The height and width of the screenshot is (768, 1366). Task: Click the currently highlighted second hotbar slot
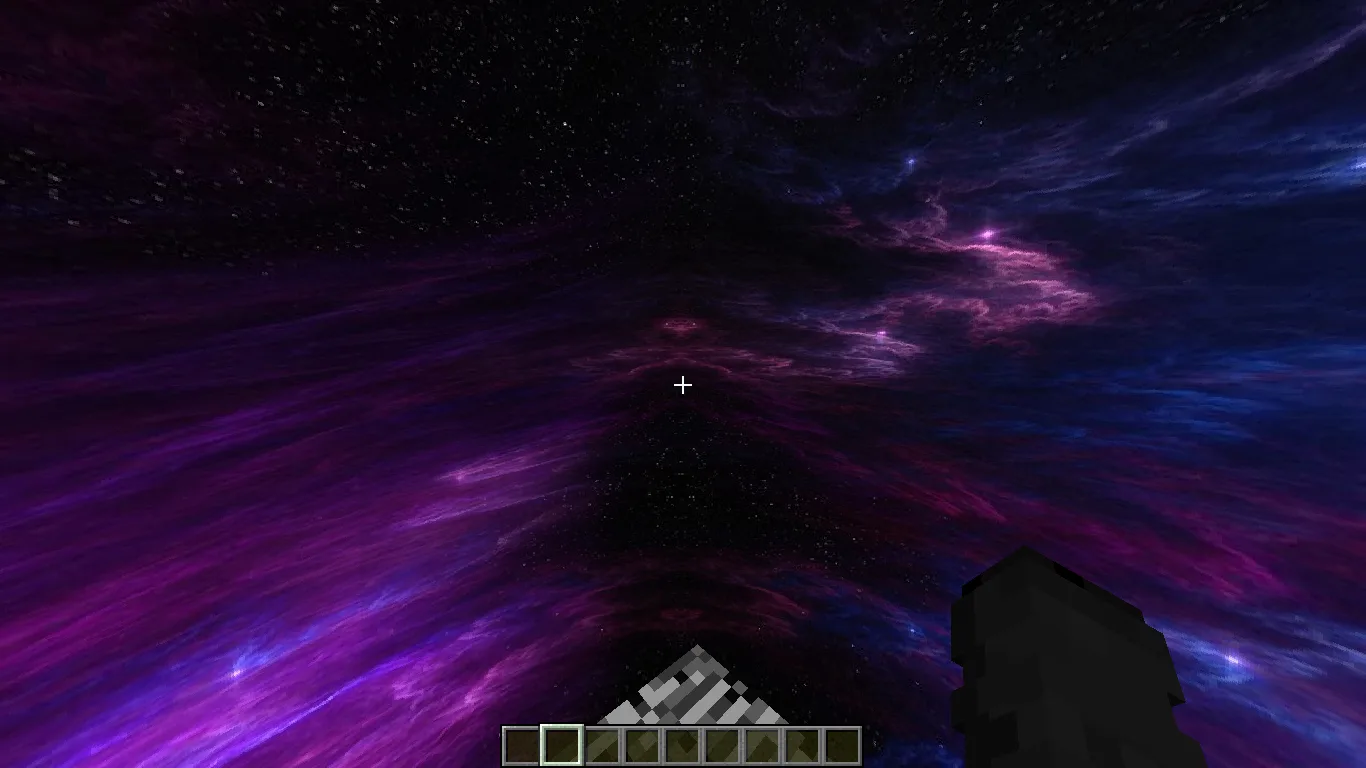click(x=562, y=743)
